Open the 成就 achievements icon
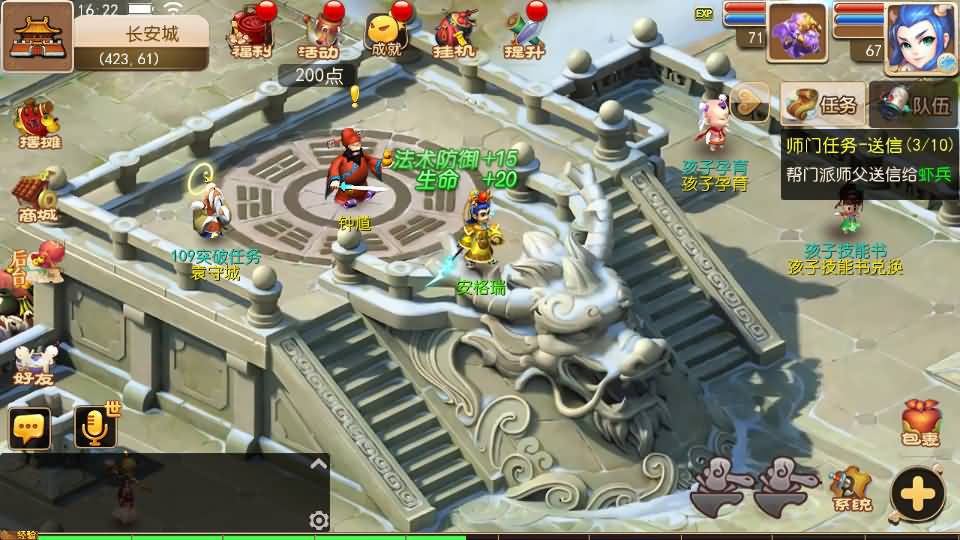The height and width of the screenshot is (540, 960). point(388,35)
